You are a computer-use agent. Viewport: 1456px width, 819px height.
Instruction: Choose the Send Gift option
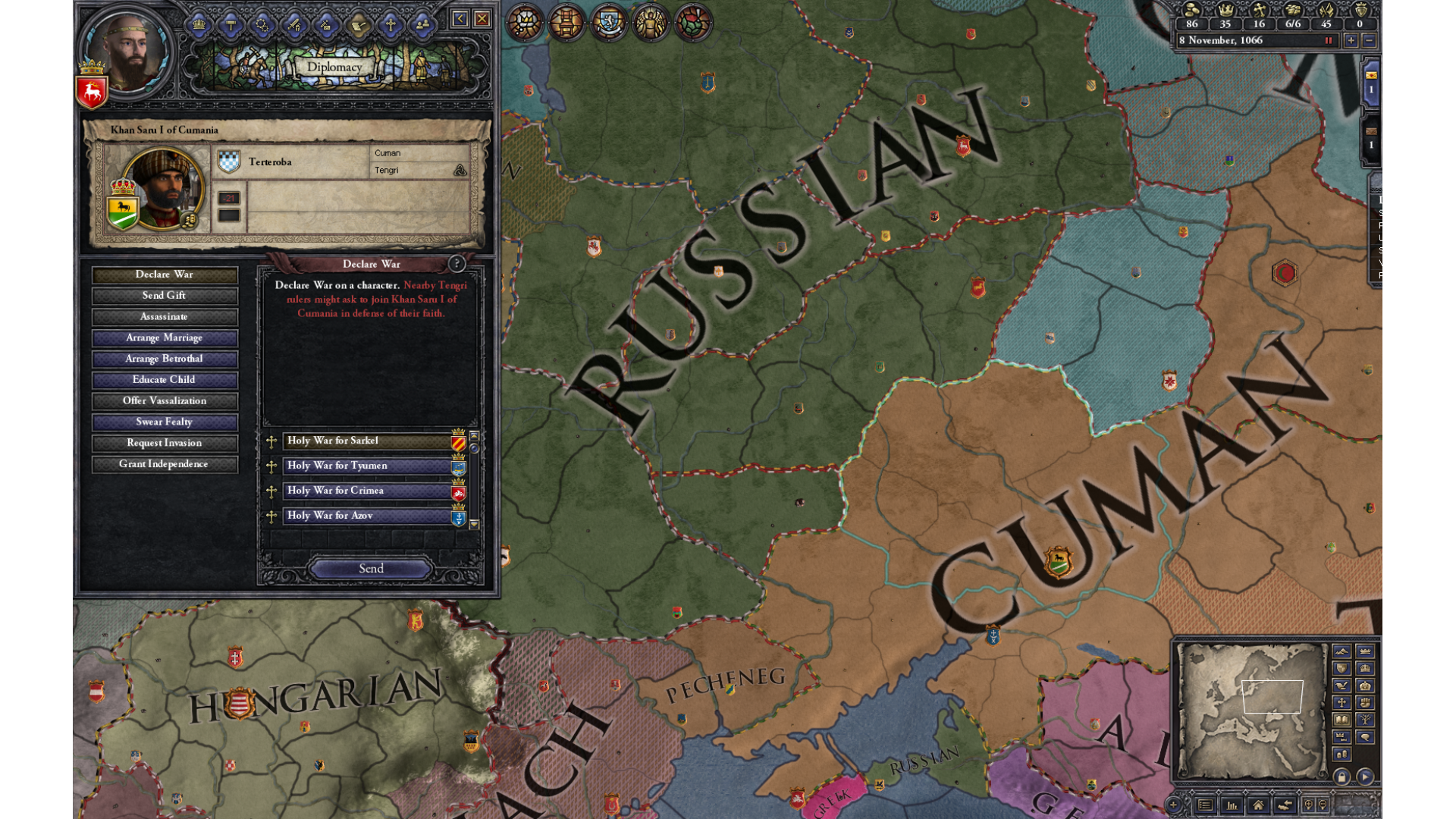tap(165, 296)
